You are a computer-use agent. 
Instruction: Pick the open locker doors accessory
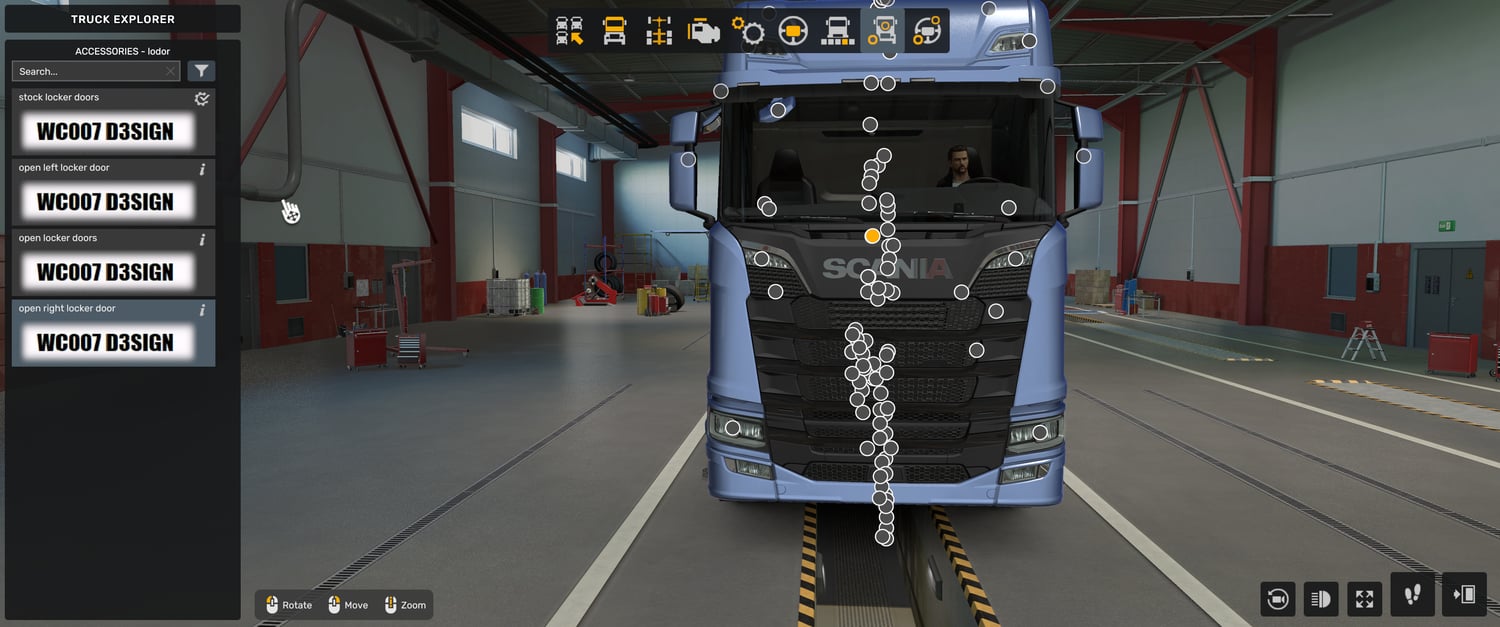coord(113,262)
